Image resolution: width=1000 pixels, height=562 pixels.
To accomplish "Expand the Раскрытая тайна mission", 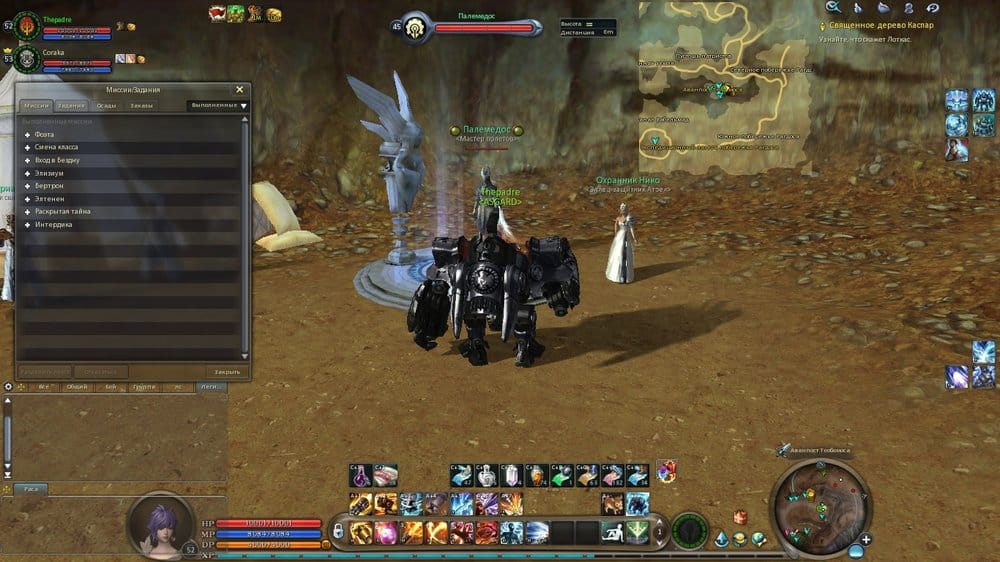I will [27, 212].
